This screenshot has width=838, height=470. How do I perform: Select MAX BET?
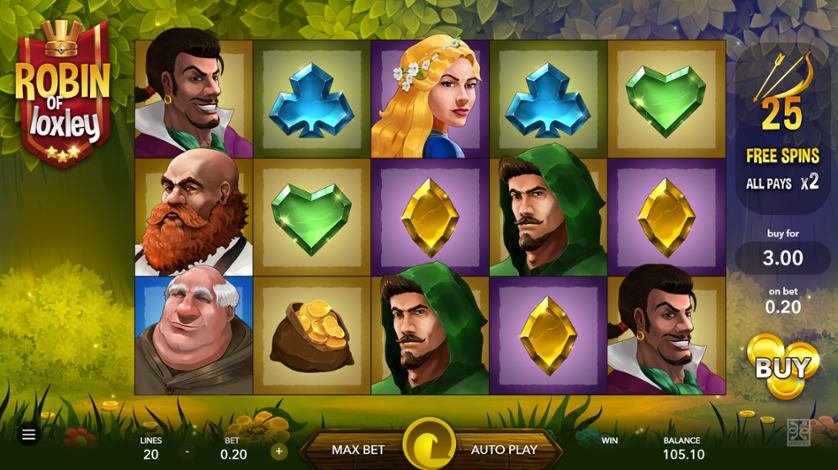point(359,450)
